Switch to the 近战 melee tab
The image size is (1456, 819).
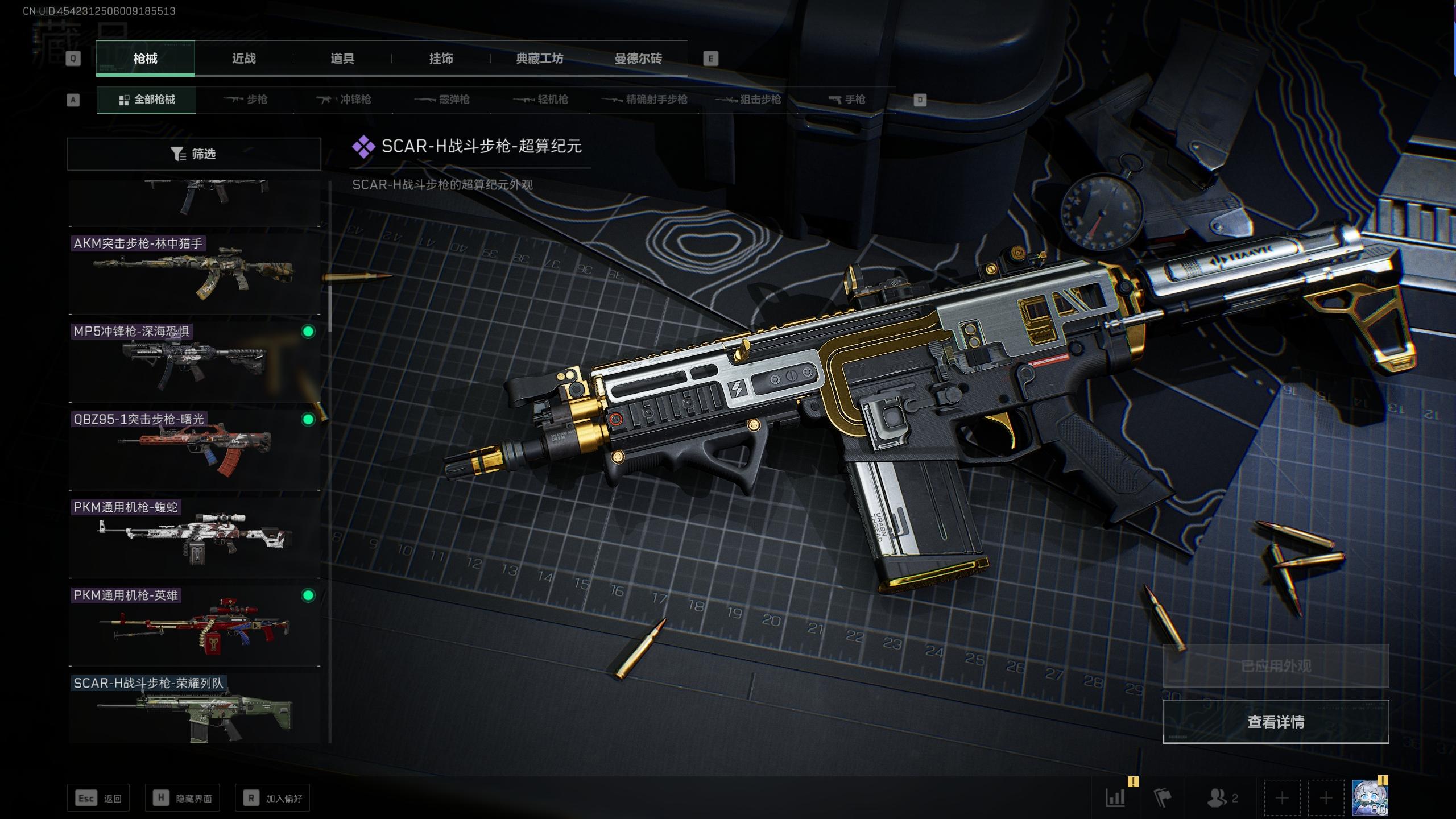tap(243, 59)
